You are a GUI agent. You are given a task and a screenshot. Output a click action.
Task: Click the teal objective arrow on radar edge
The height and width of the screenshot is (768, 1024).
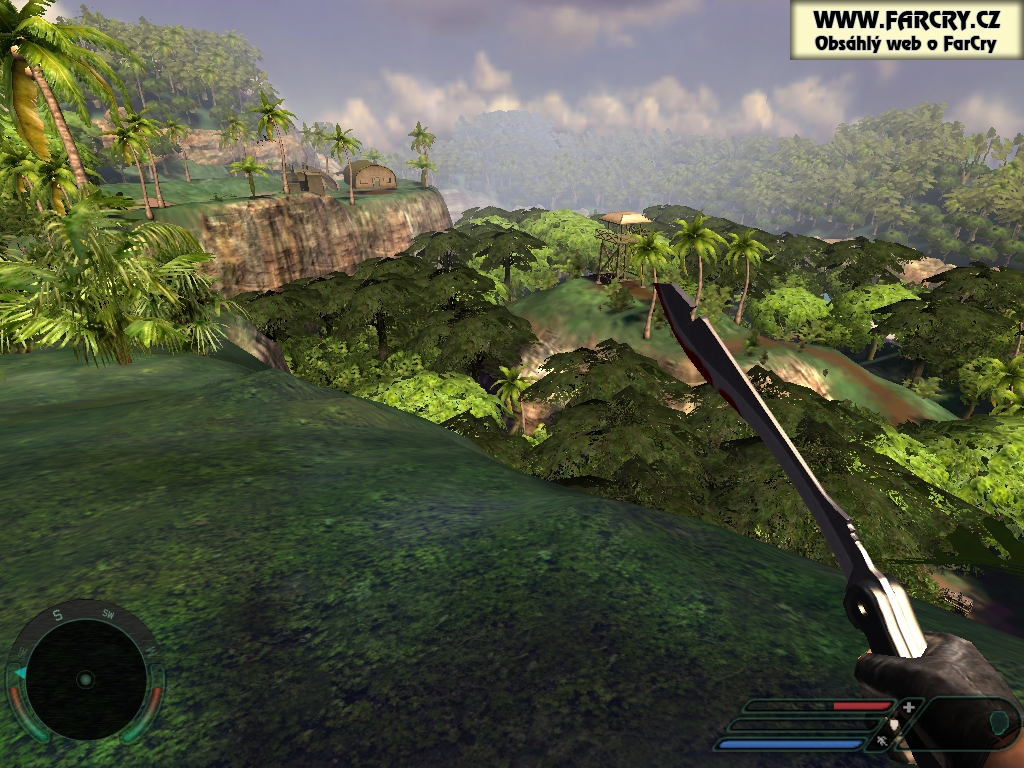coord(19,673)
